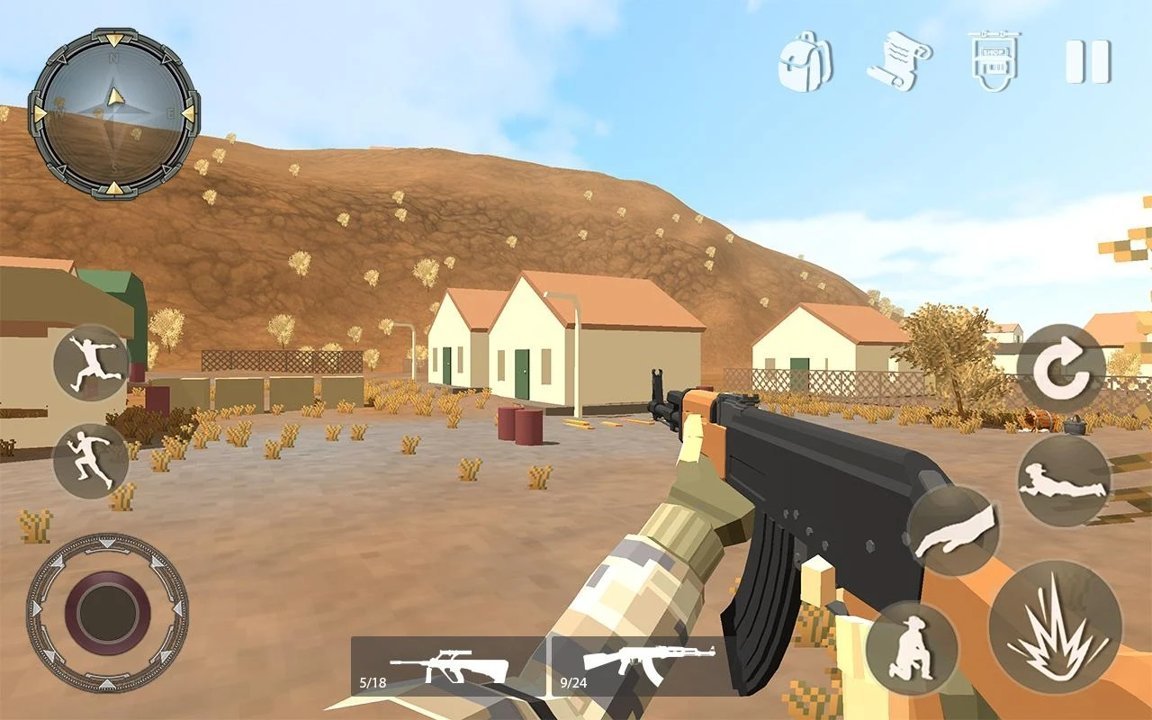Open the backpack inventory
This screenshot has width=1152, height=720.
(x=806, y=61)
